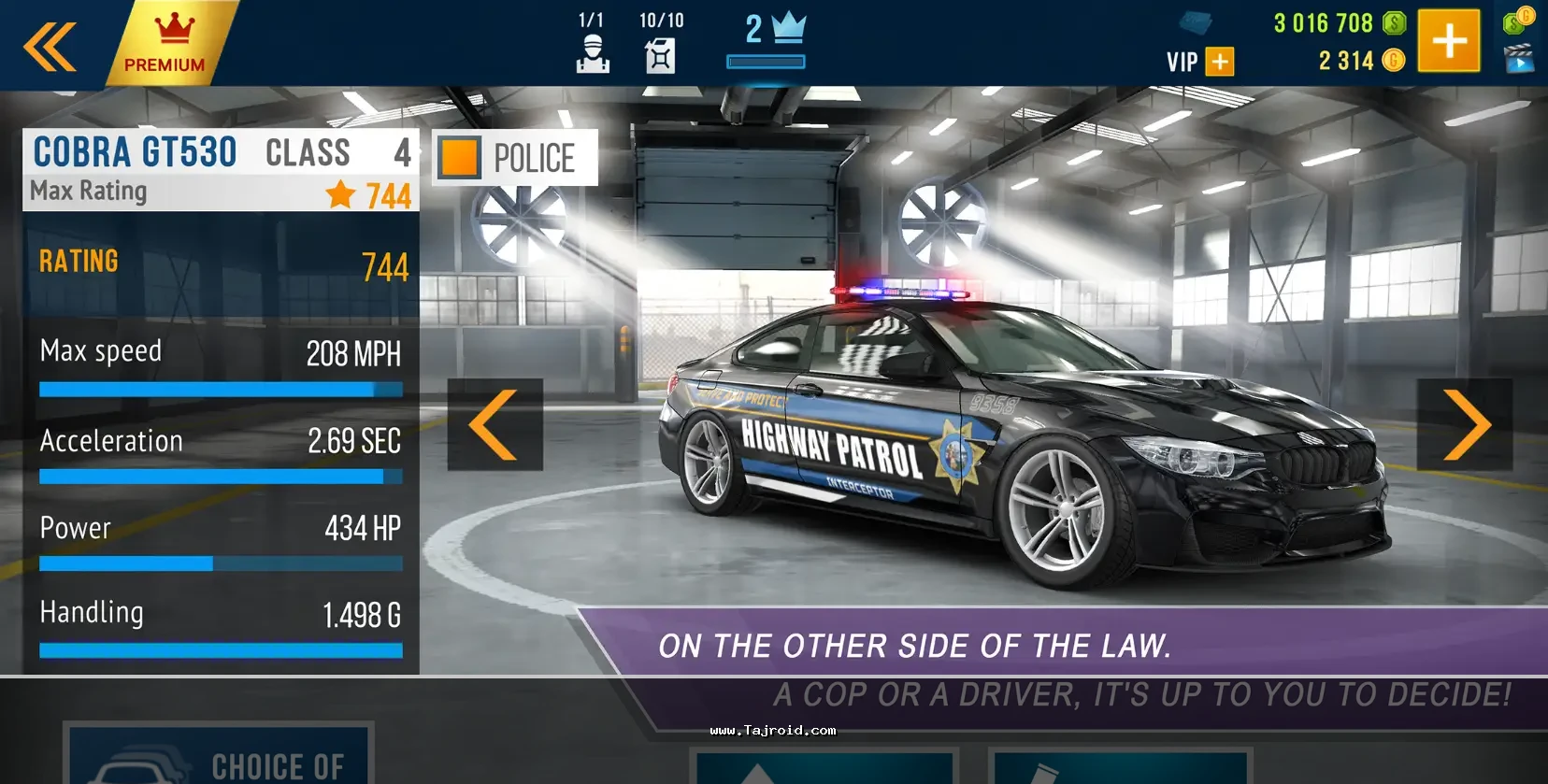1548x784 pixels.
Task: Open the Premium crown menu
Action: tap(168, 43)
